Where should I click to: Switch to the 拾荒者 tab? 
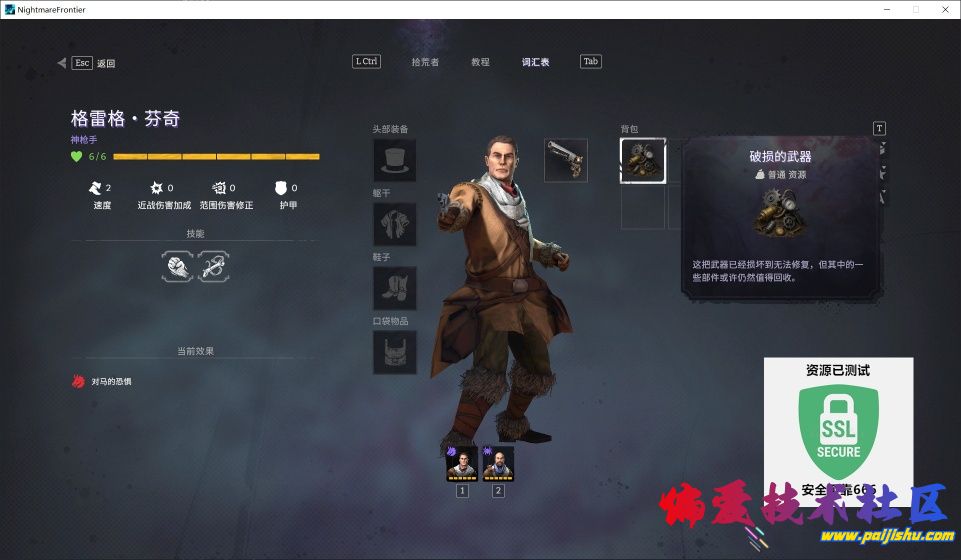(x=425, y=62)
